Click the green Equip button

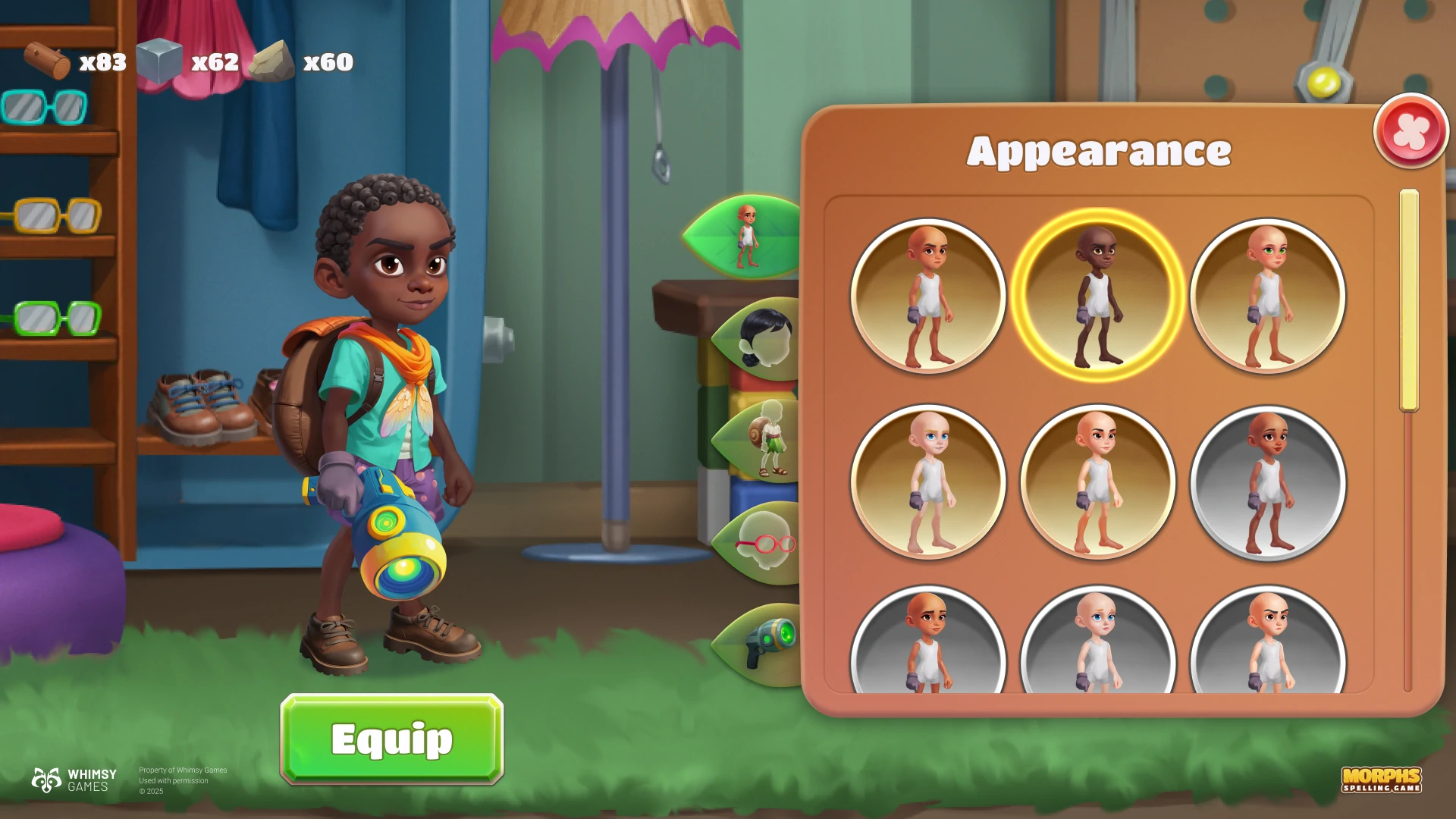tap(391, 739)
